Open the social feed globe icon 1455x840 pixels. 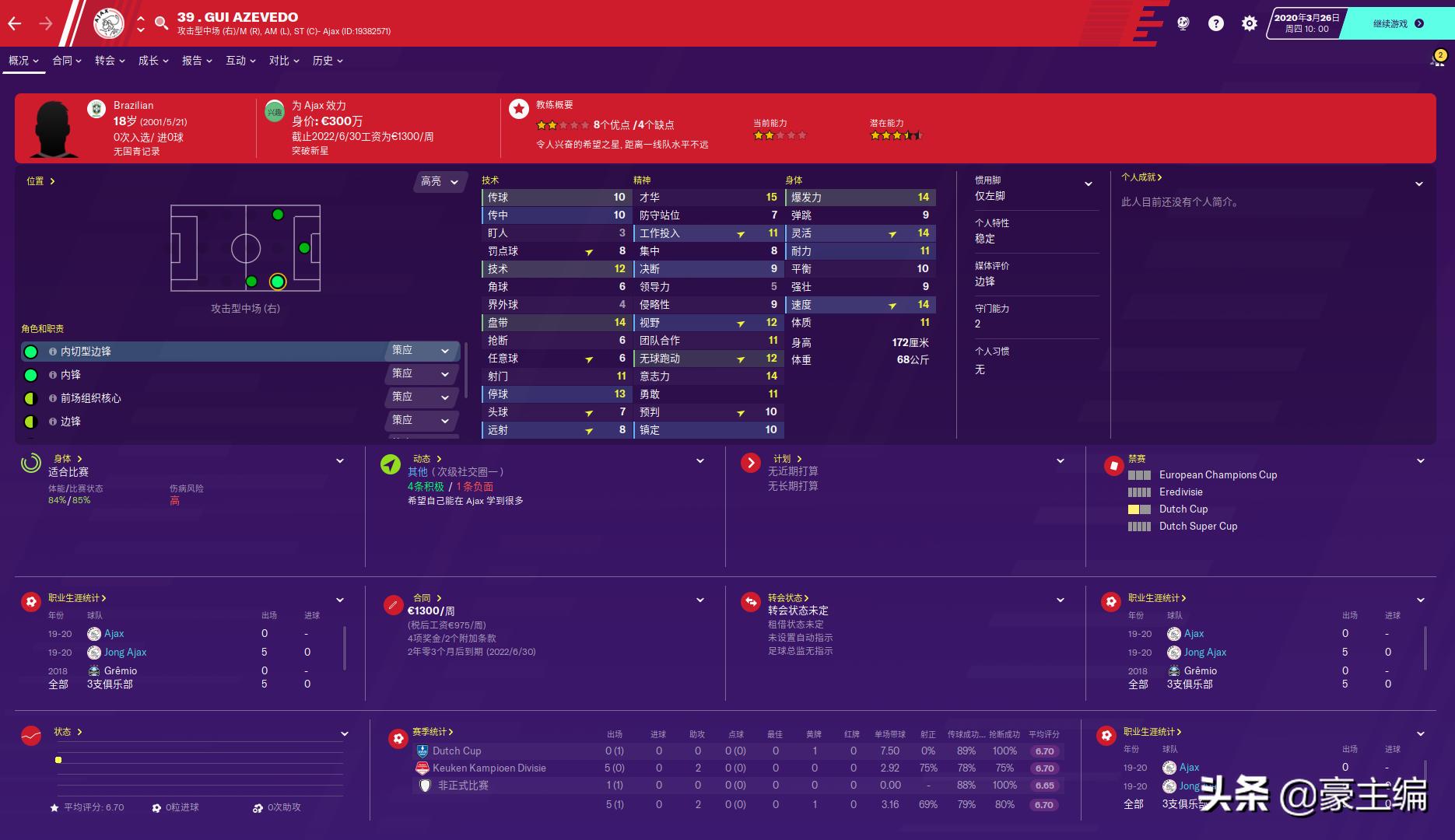1183,23
